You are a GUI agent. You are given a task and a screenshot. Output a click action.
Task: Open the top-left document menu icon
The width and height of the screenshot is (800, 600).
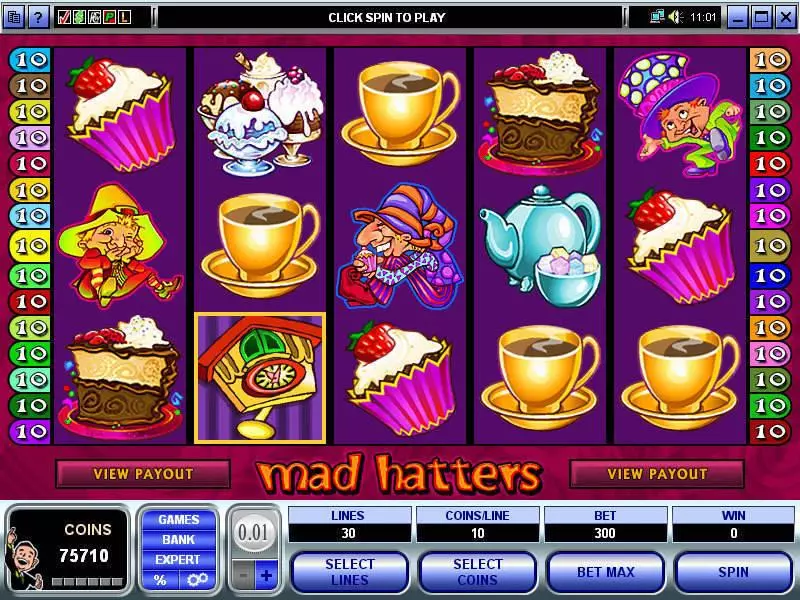pos(14,17)
